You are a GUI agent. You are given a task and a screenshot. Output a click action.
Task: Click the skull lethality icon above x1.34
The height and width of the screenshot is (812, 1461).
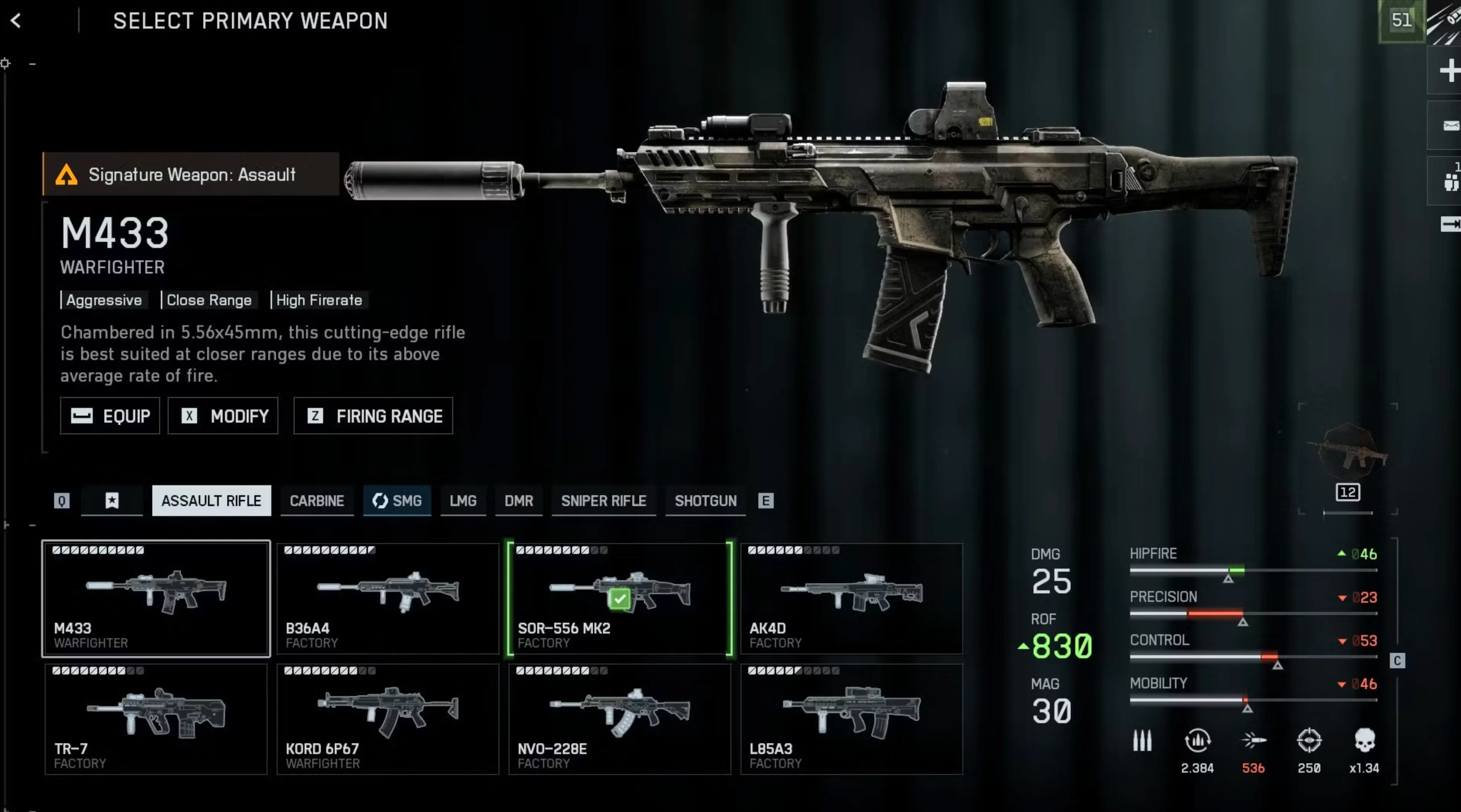pos(1365,741)
